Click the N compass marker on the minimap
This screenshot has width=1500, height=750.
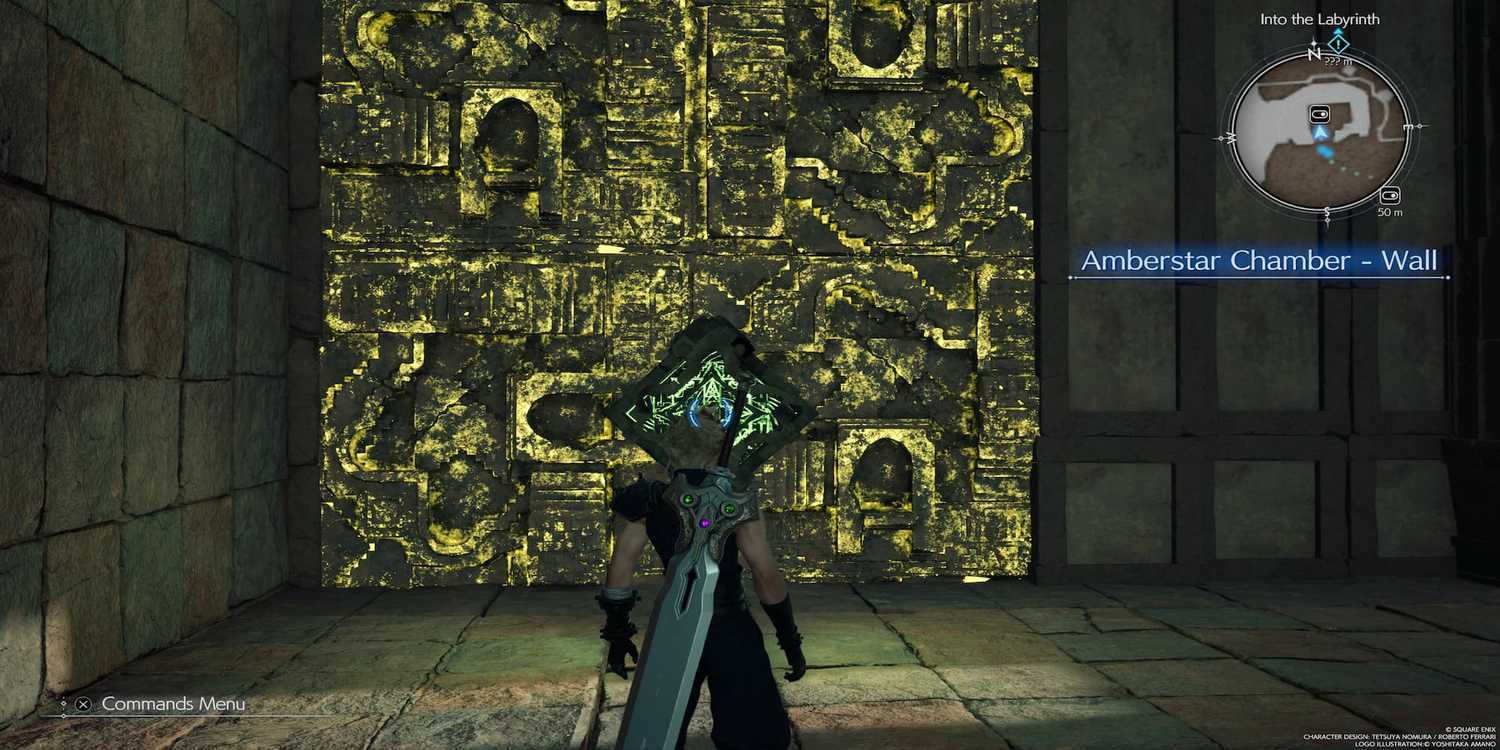[1314, 55]
